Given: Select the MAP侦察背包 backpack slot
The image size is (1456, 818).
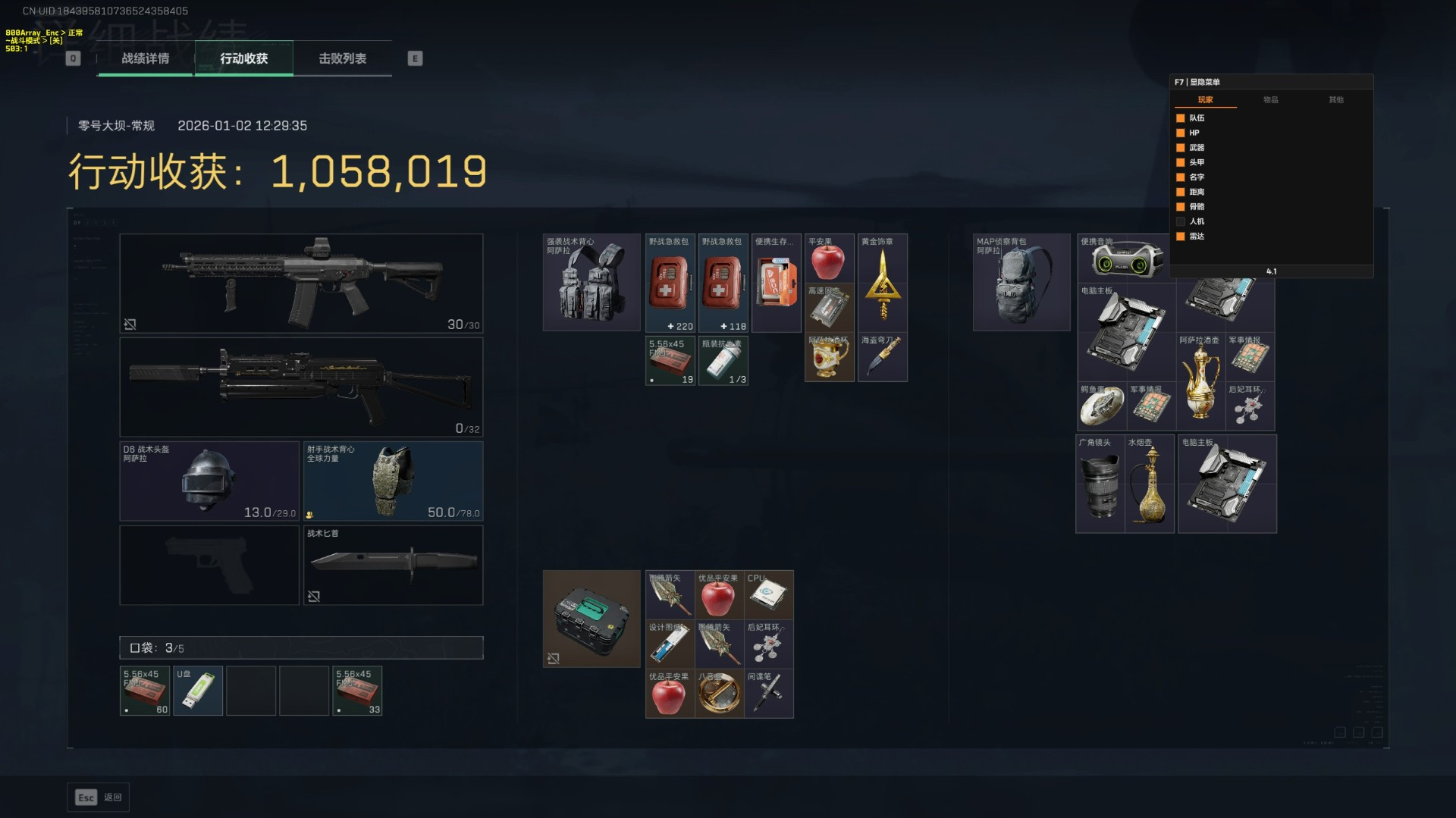Looking at the screenshot, I should (1021, 282).
